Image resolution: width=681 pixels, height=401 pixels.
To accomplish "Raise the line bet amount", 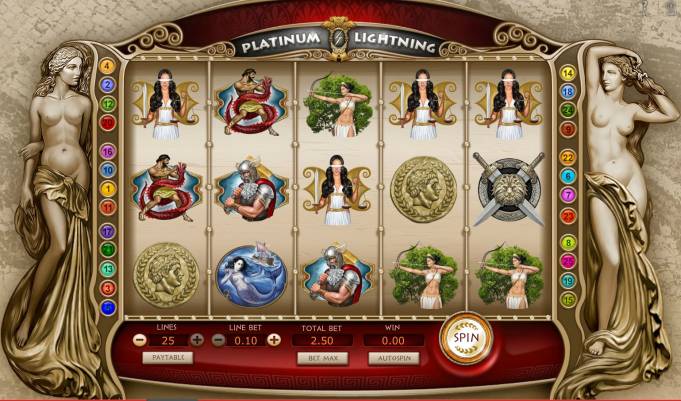I will click(x=275, y=340).
